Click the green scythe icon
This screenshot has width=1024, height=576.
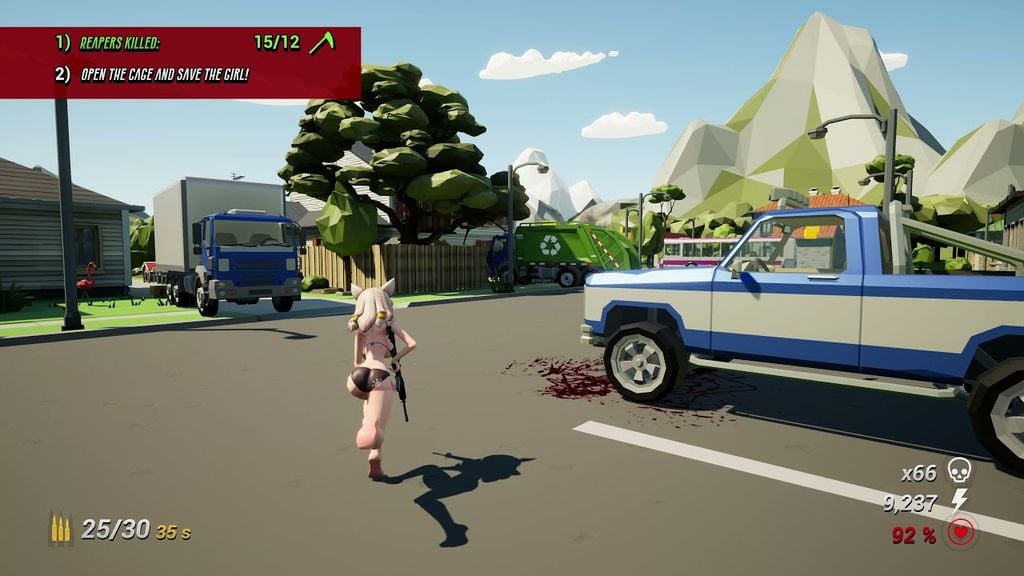(321, 43)
